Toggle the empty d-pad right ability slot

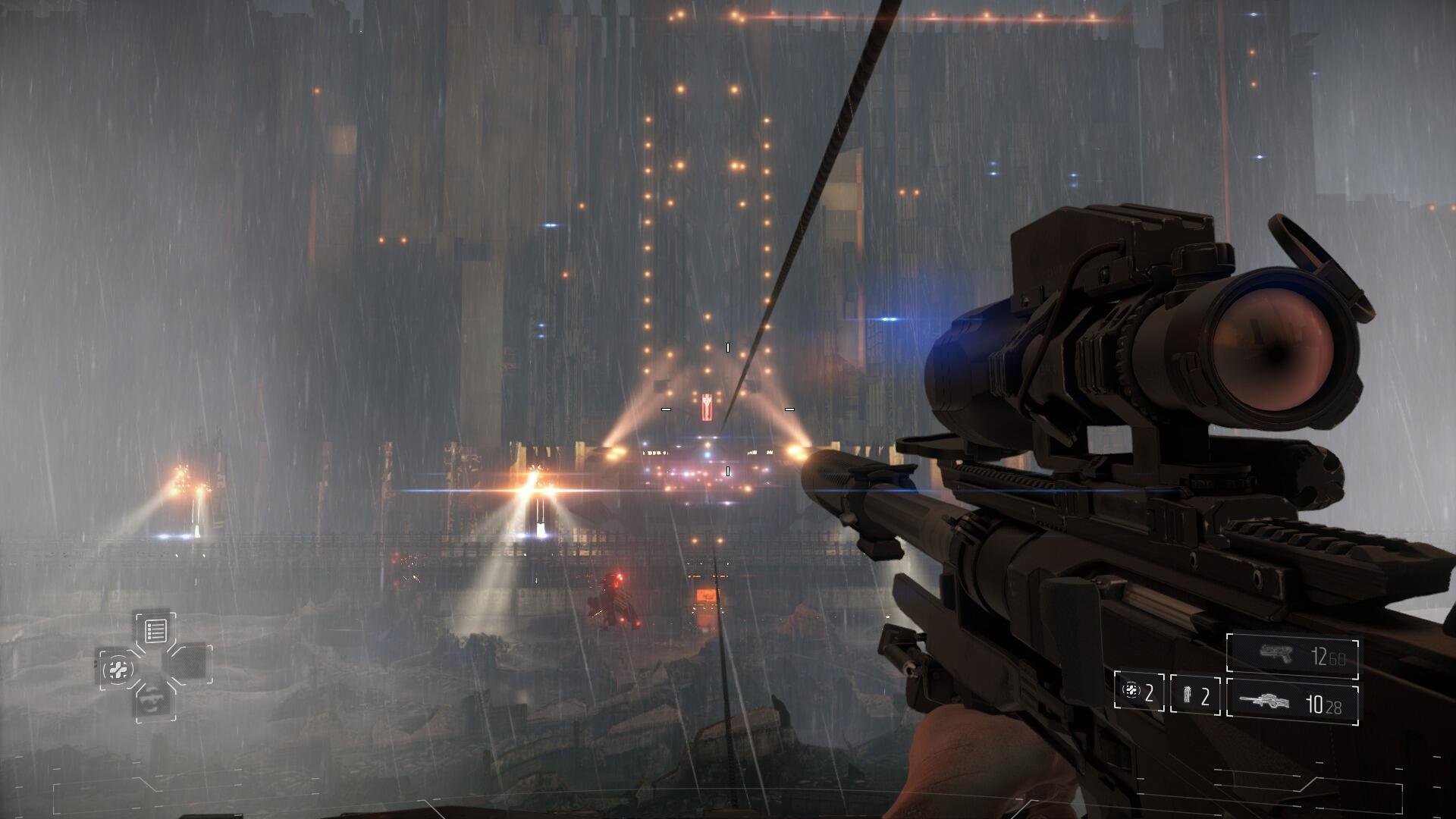193,664
